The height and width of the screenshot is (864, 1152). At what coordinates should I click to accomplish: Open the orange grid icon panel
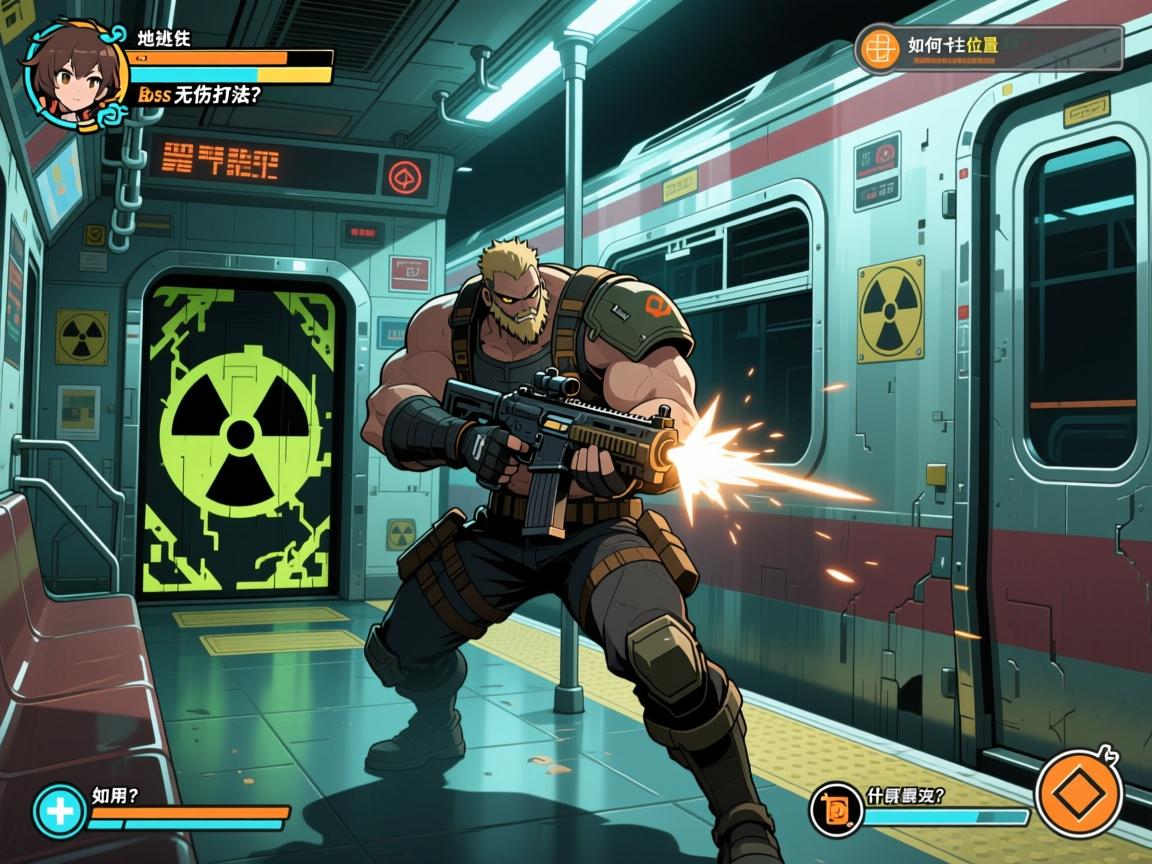tap(879, 47)
